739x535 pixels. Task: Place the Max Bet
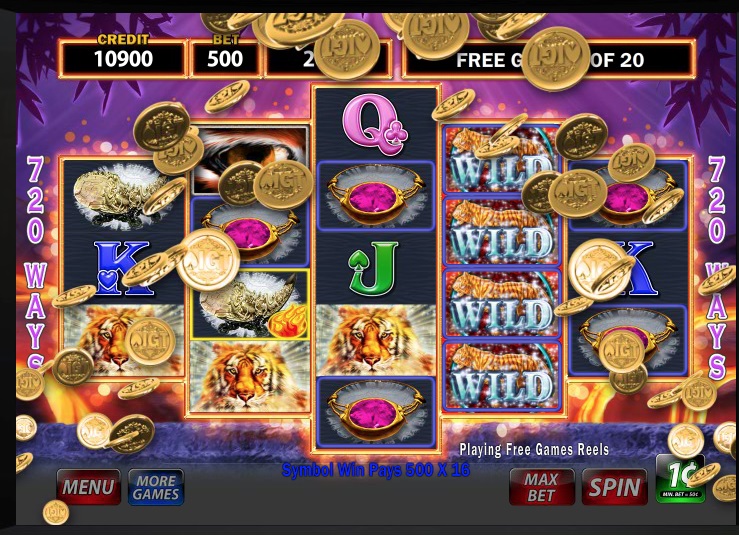(542, 487)
